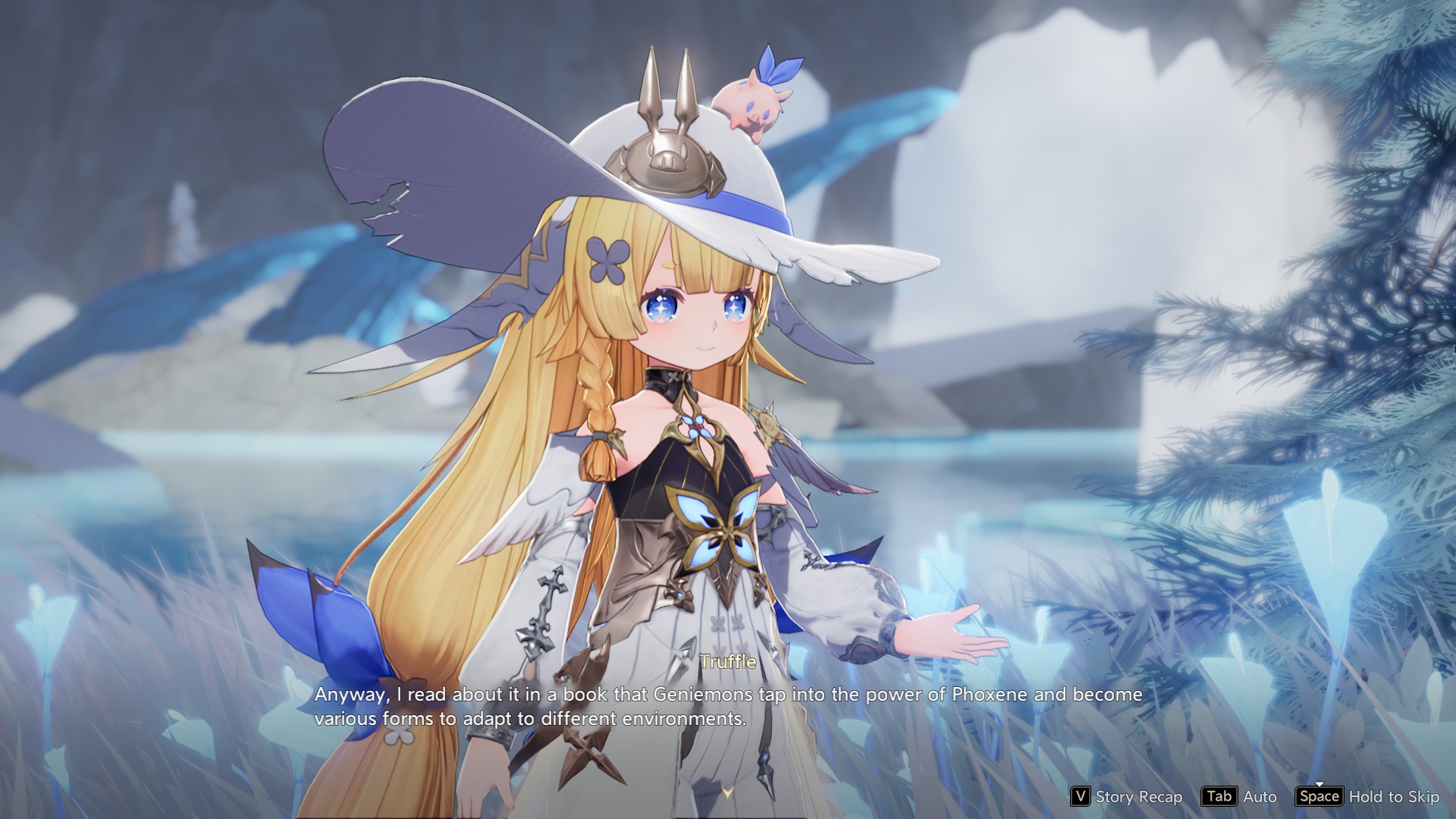1456x819 pixels.
Task: Click Story Recap in the bottom bar
Action: [x=1140, y=797]
